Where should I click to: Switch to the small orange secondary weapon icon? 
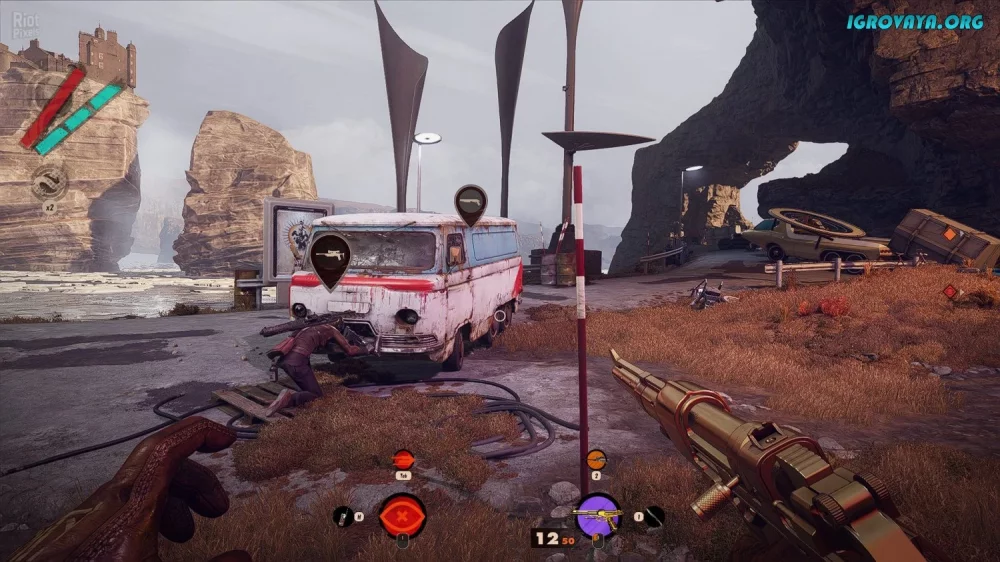[596, 460]
